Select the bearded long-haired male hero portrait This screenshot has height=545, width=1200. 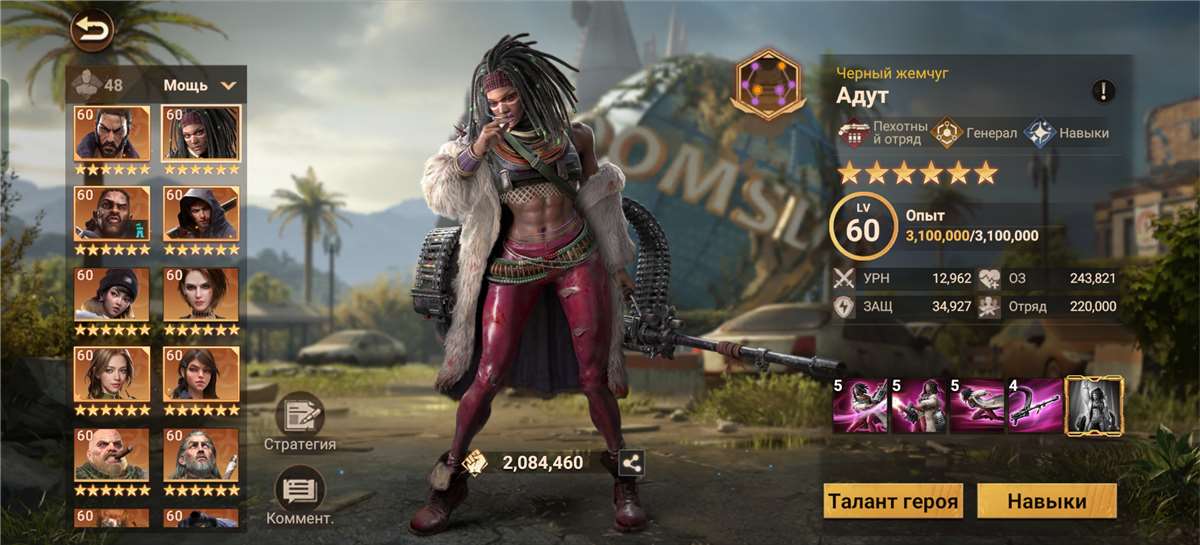click(x=112, y=134)
